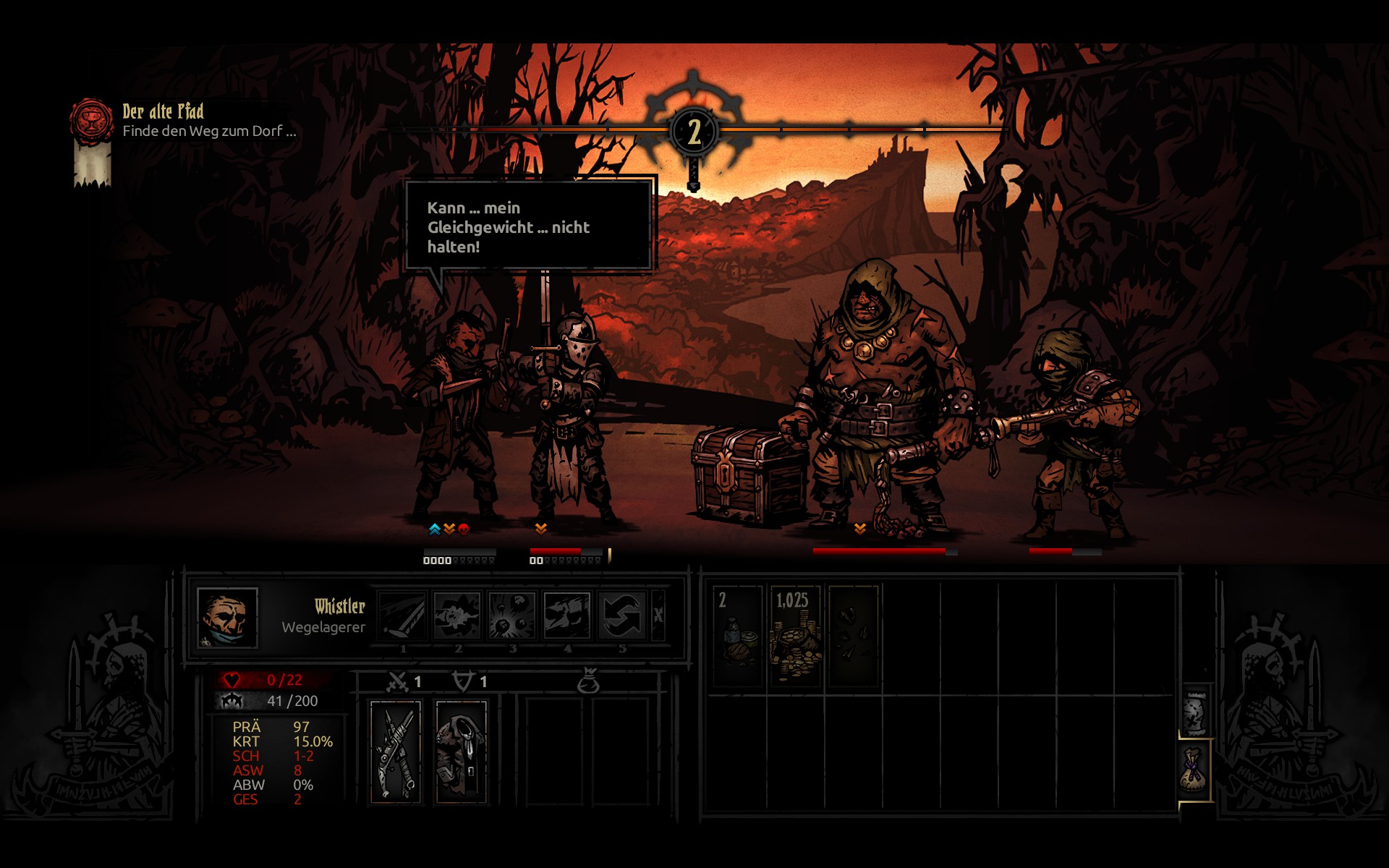Image resolution: width=1389 pixels, height=868 pixels.
Task: Click the narrow pass-turn button beside skills
Action: tap(658, 616)
